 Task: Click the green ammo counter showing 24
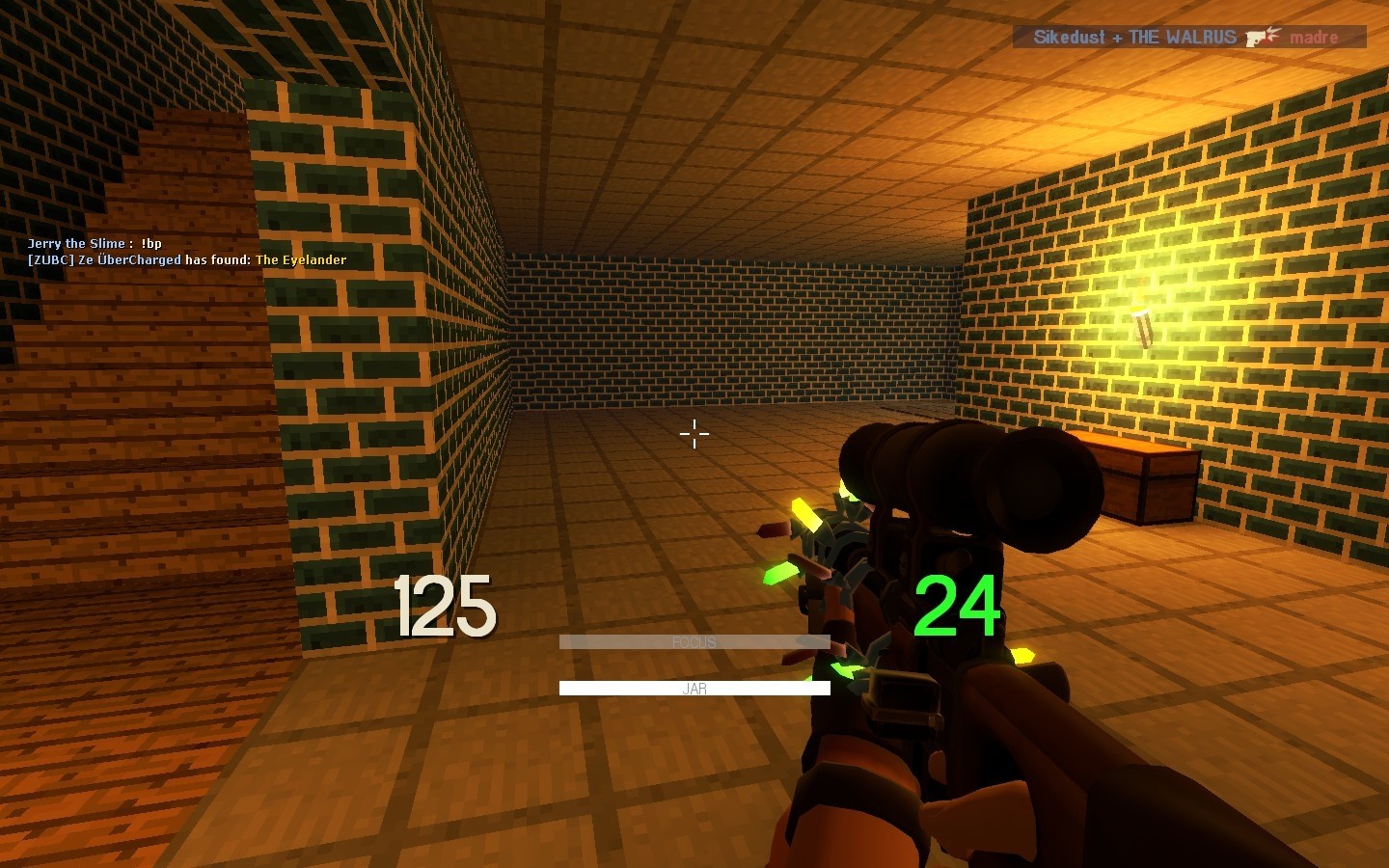point(958,605)
